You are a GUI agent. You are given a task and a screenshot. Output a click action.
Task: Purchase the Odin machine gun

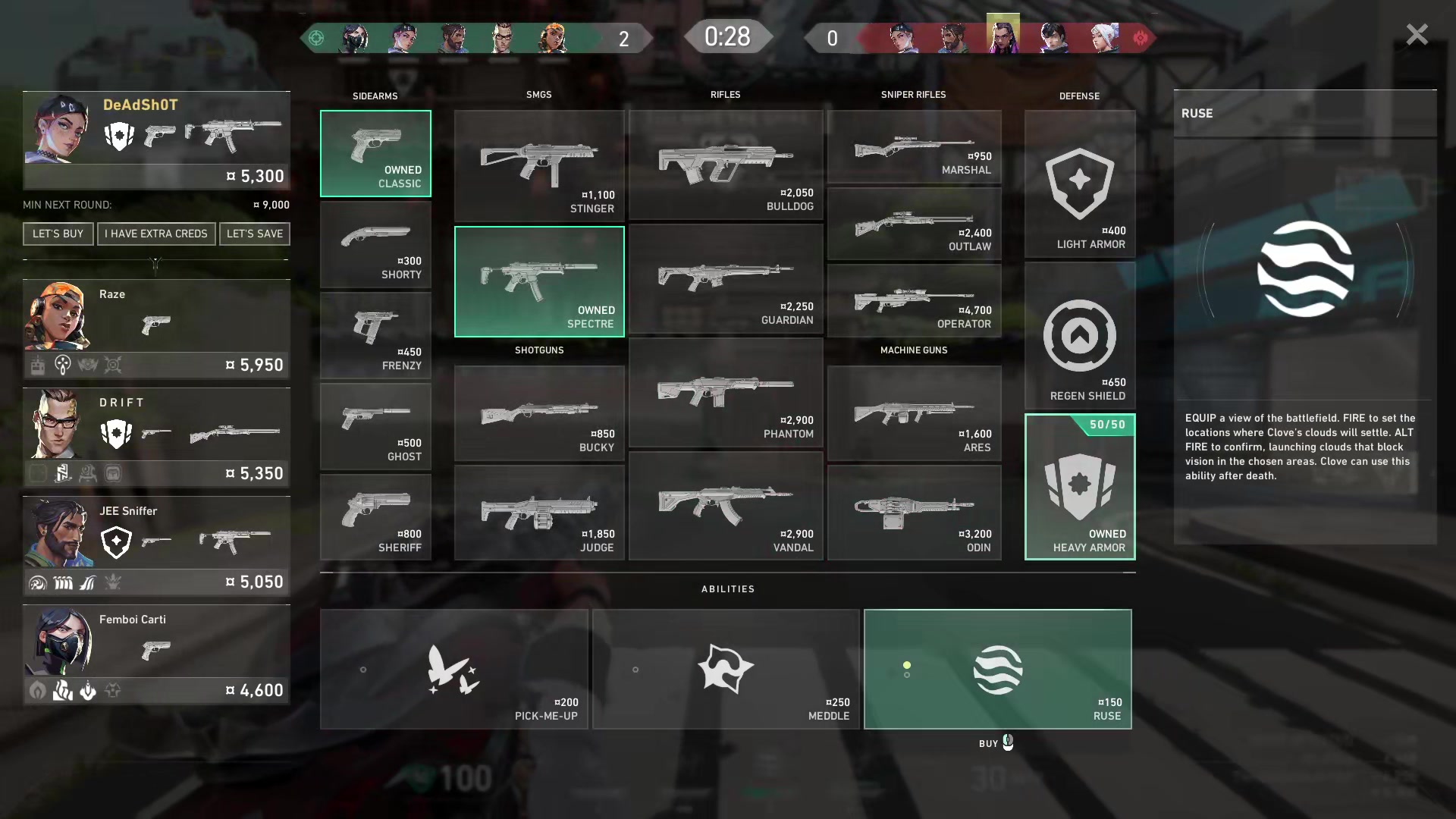pyautogui.click(x=914, y=513)
